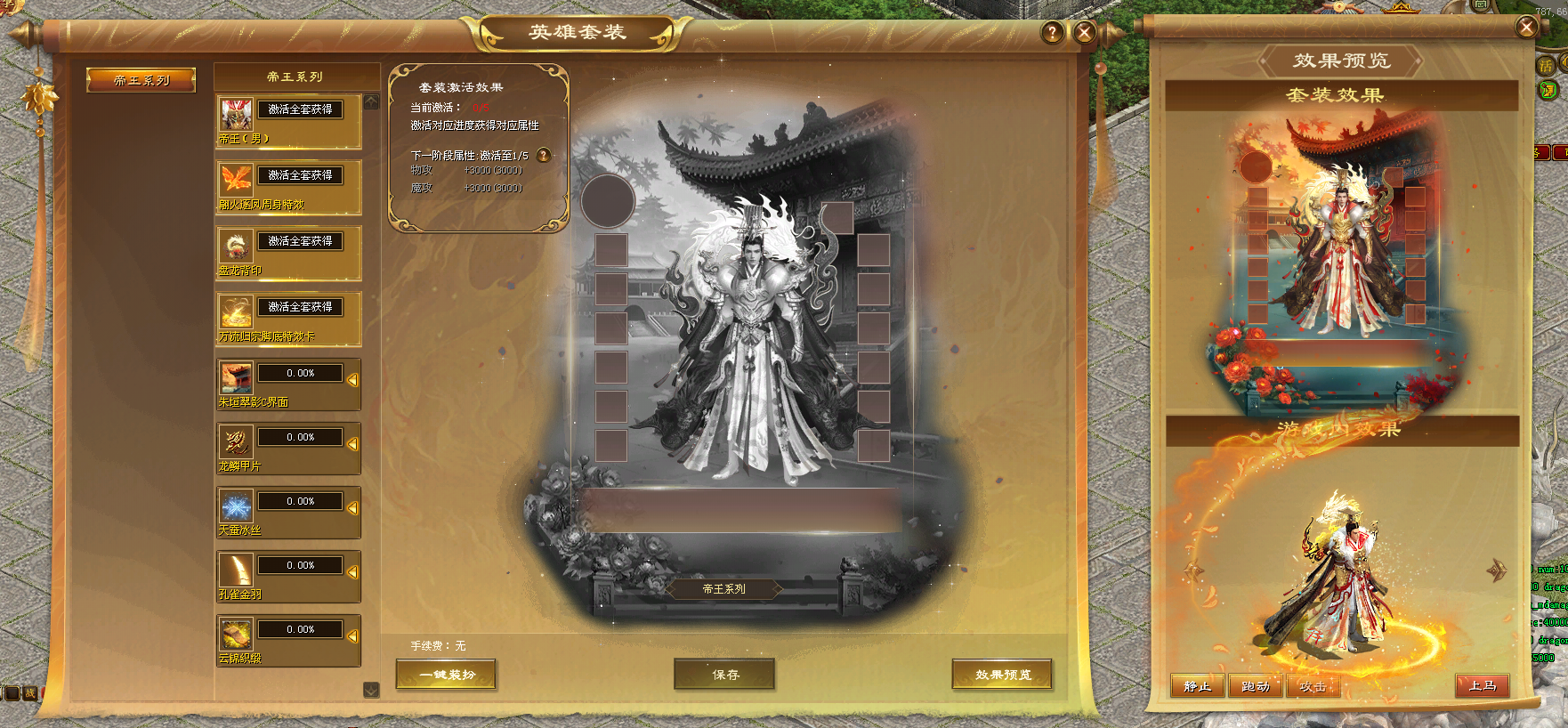Play the 攻击 attack animation
The height and width of the screenshot is (728, 1568).
pos(1313,686)
